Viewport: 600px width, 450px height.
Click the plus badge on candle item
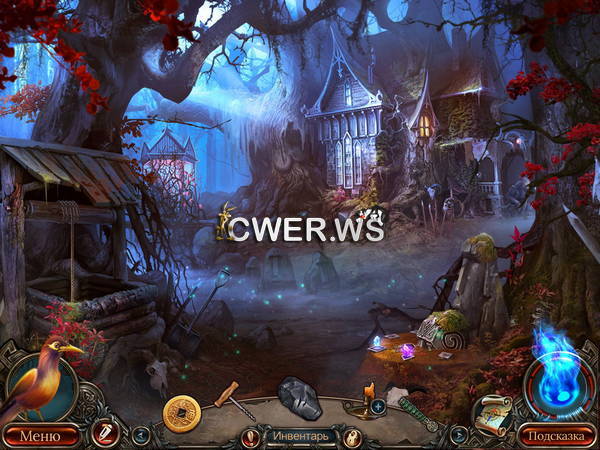(x=378, y=406)
